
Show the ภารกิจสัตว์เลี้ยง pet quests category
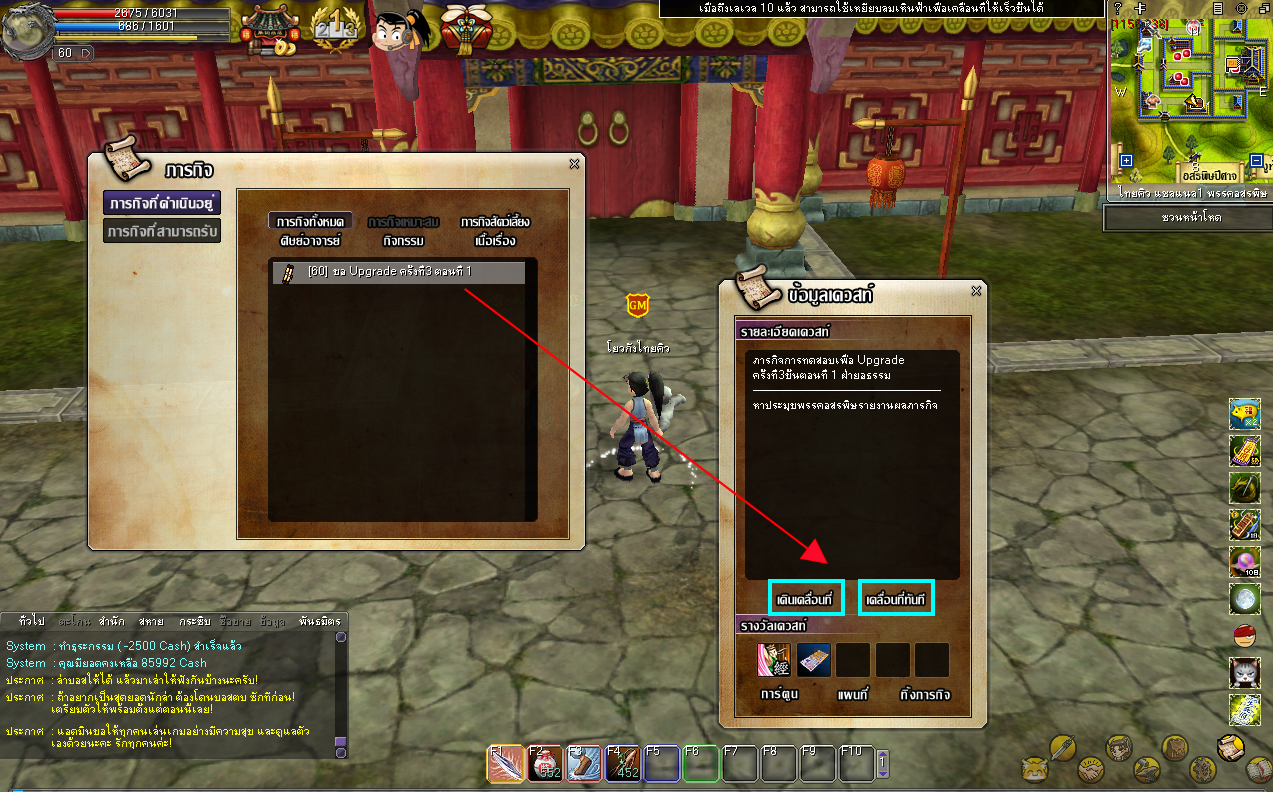tap(494, 222)
